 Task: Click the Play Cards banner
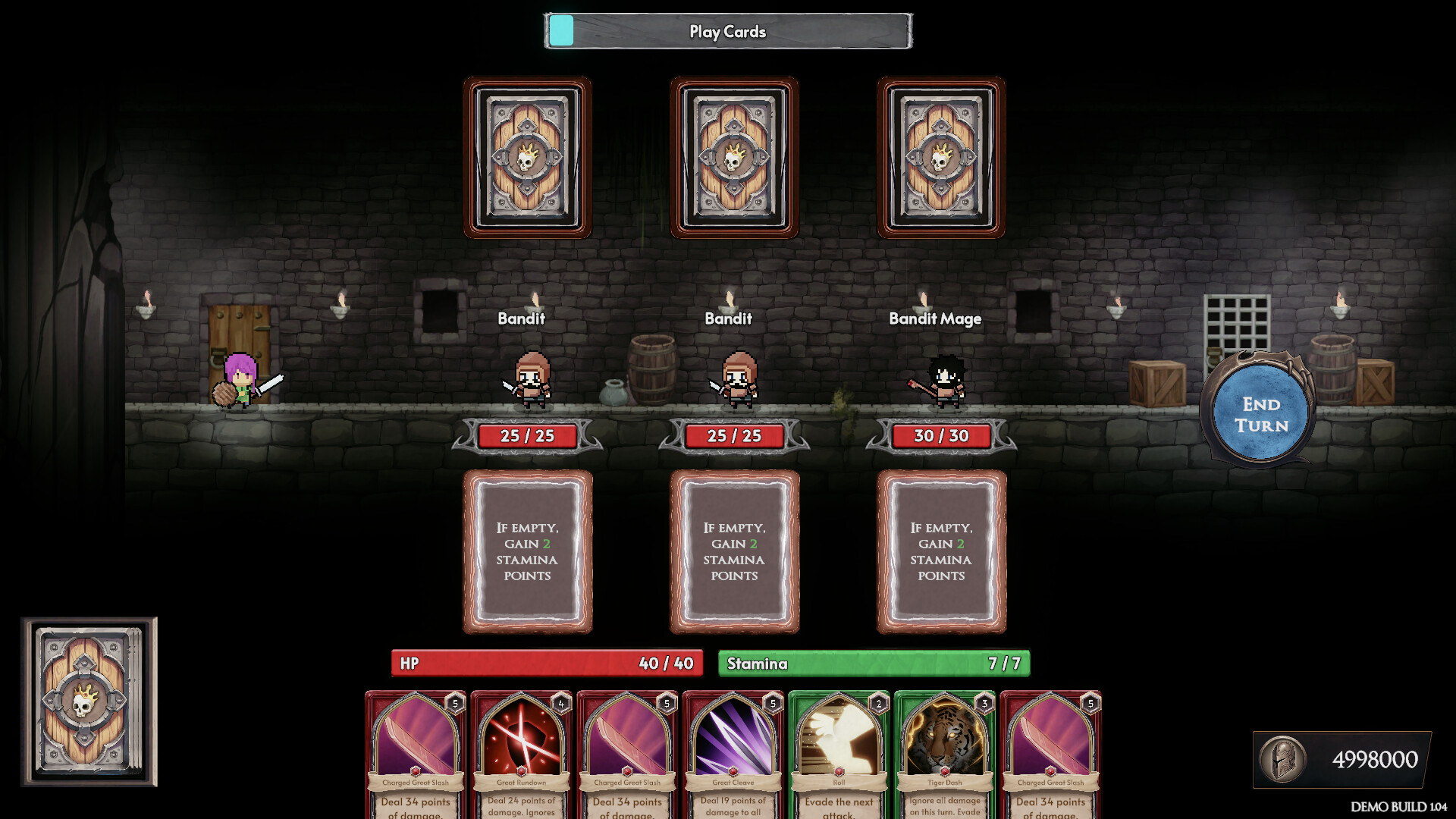726,32
